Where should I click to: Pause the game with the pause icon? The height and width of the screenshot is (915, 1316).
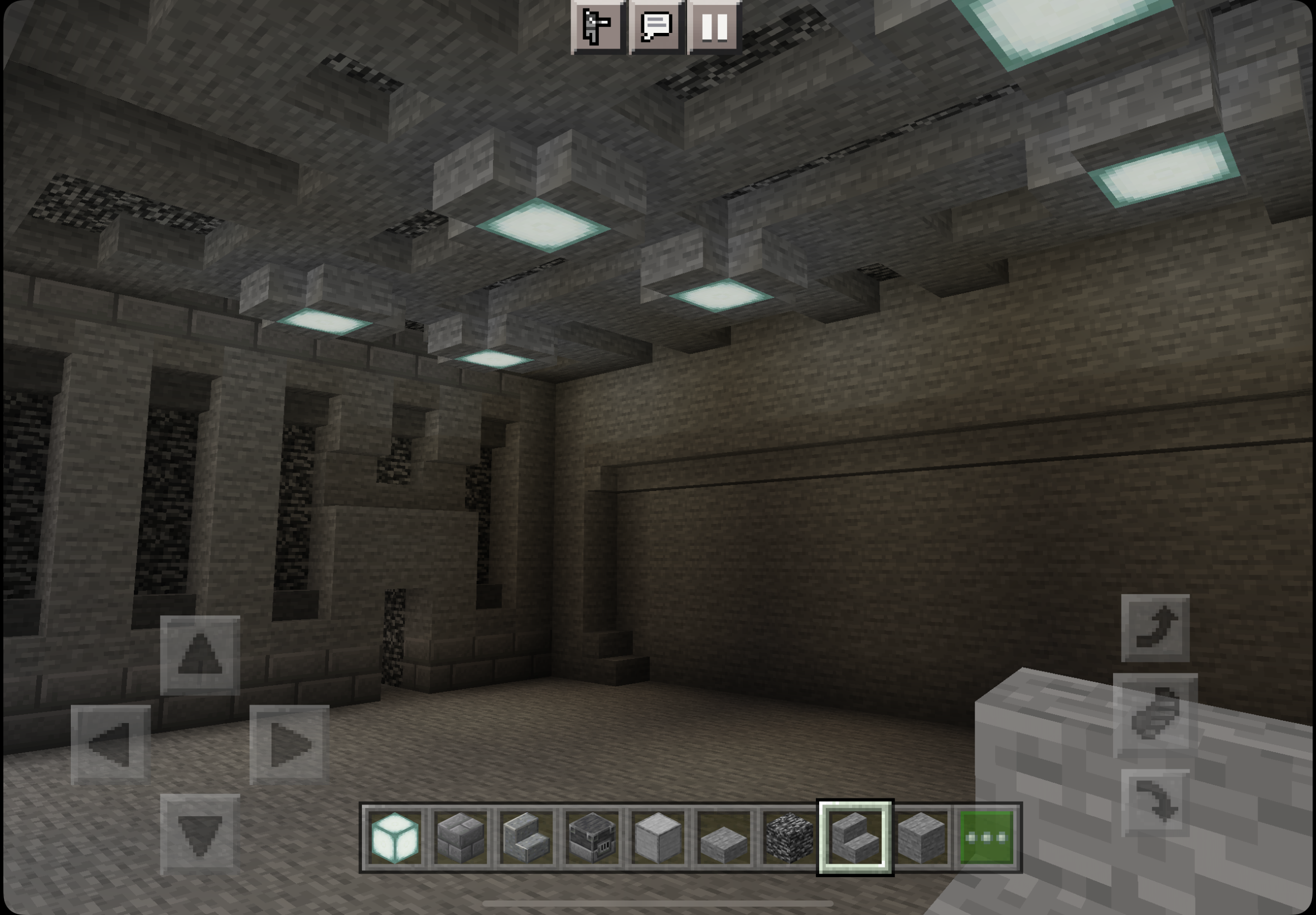coord(716,27)
